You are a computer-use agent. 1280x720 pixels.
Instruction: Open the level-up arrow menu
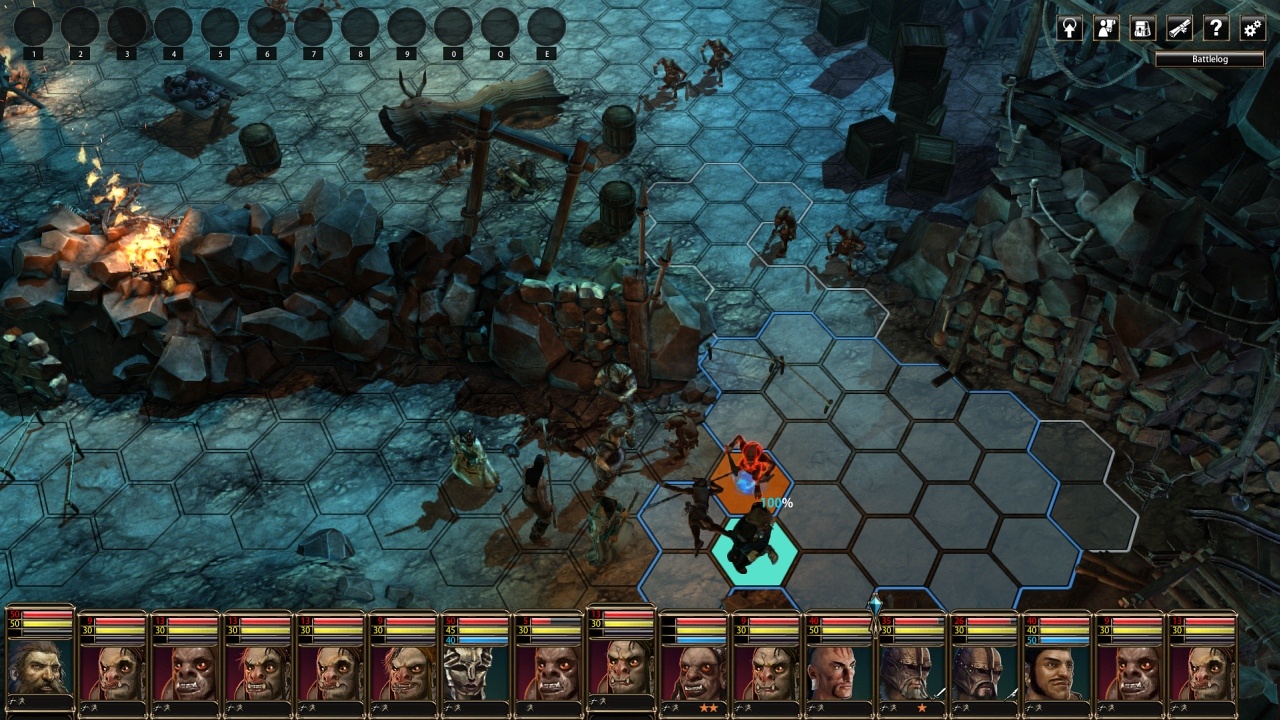(x=1069, y=28)
